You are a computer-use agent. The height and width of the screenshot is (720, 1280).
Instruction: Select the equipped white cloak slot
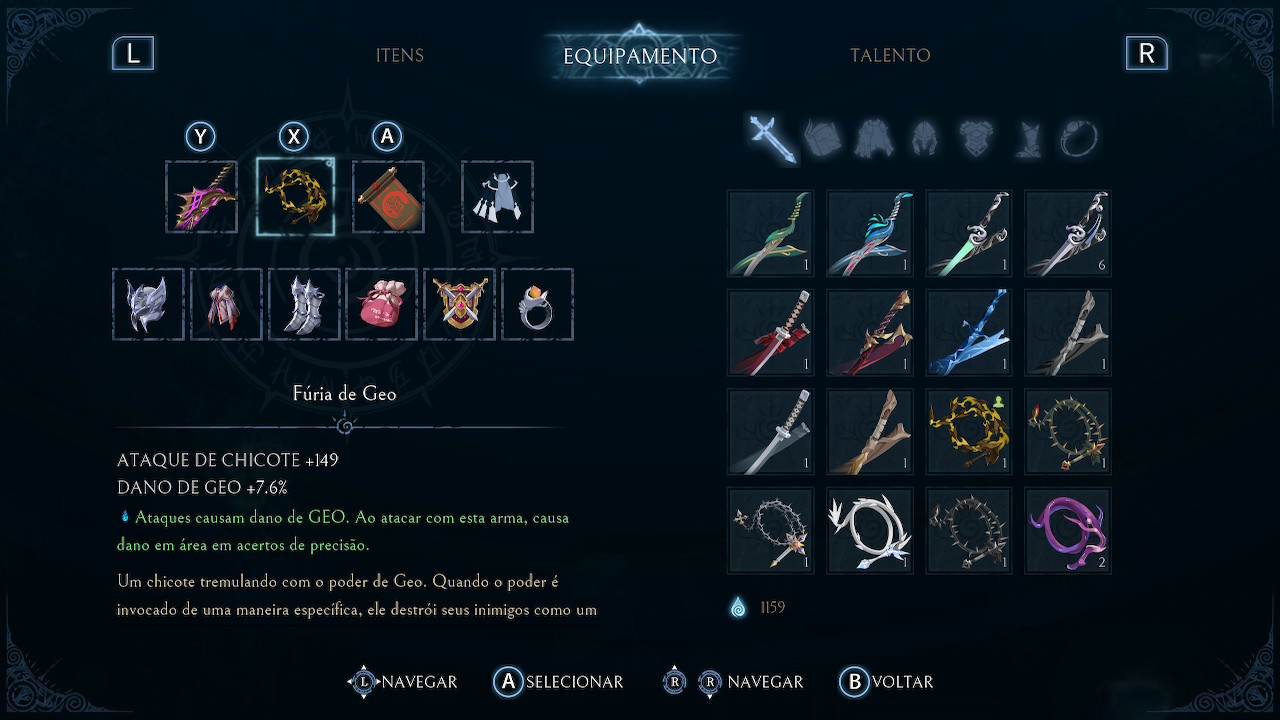pos(497,197)
